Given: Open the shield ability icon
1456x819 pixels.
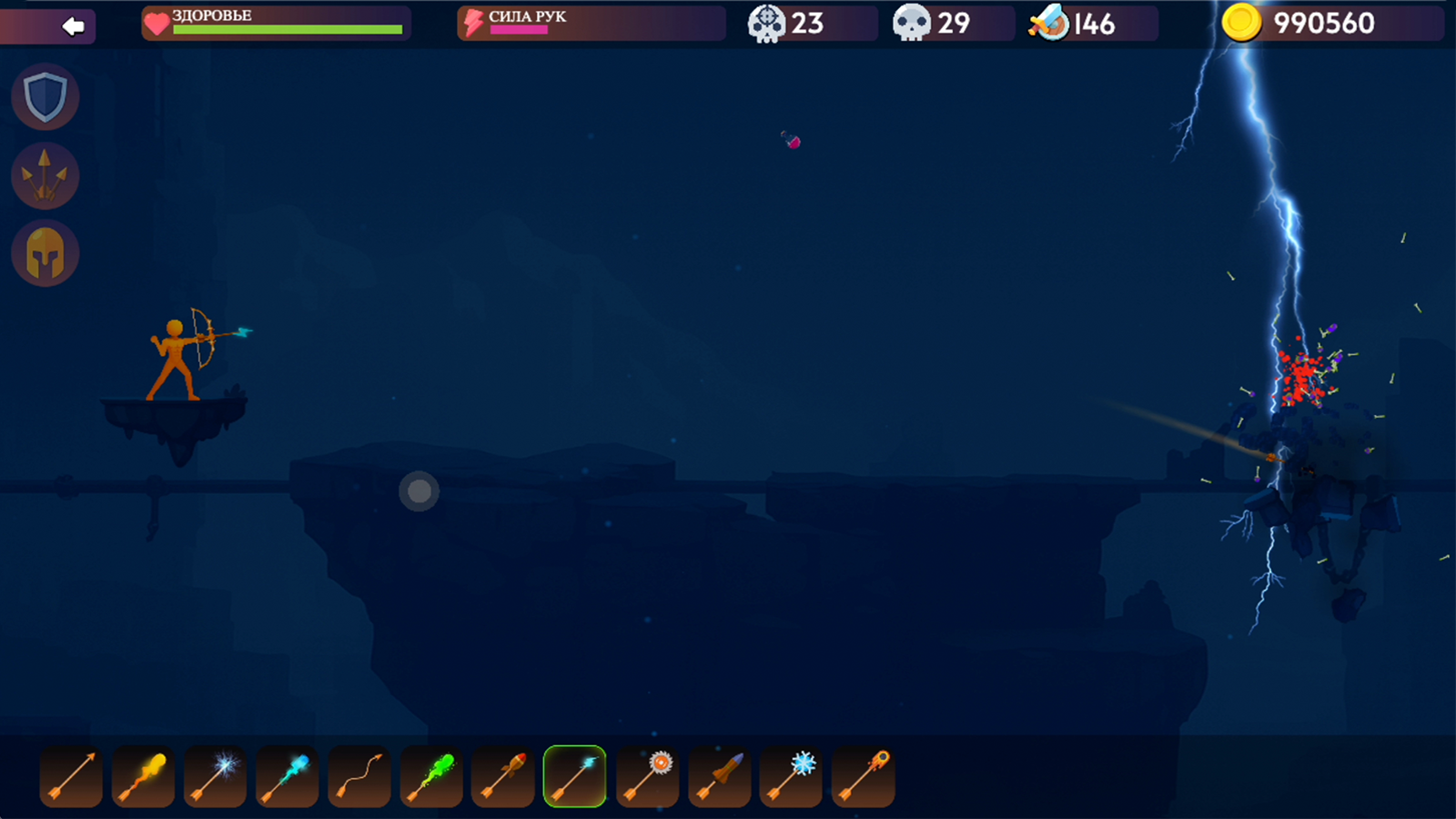Looking at the screenshot, I should 45,97.
